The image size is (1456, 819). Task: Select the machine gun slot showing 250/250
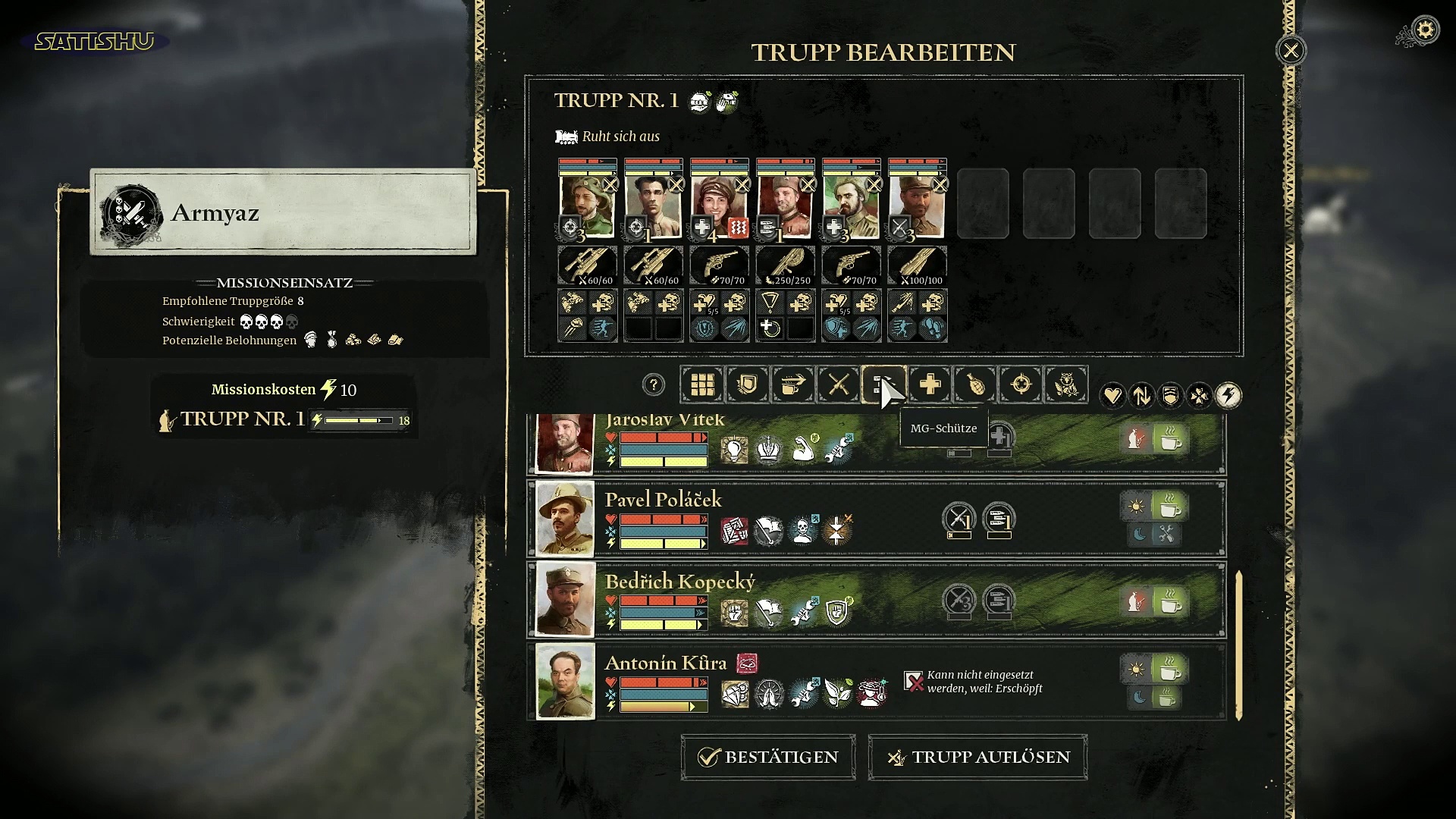(x=786, y=265)
